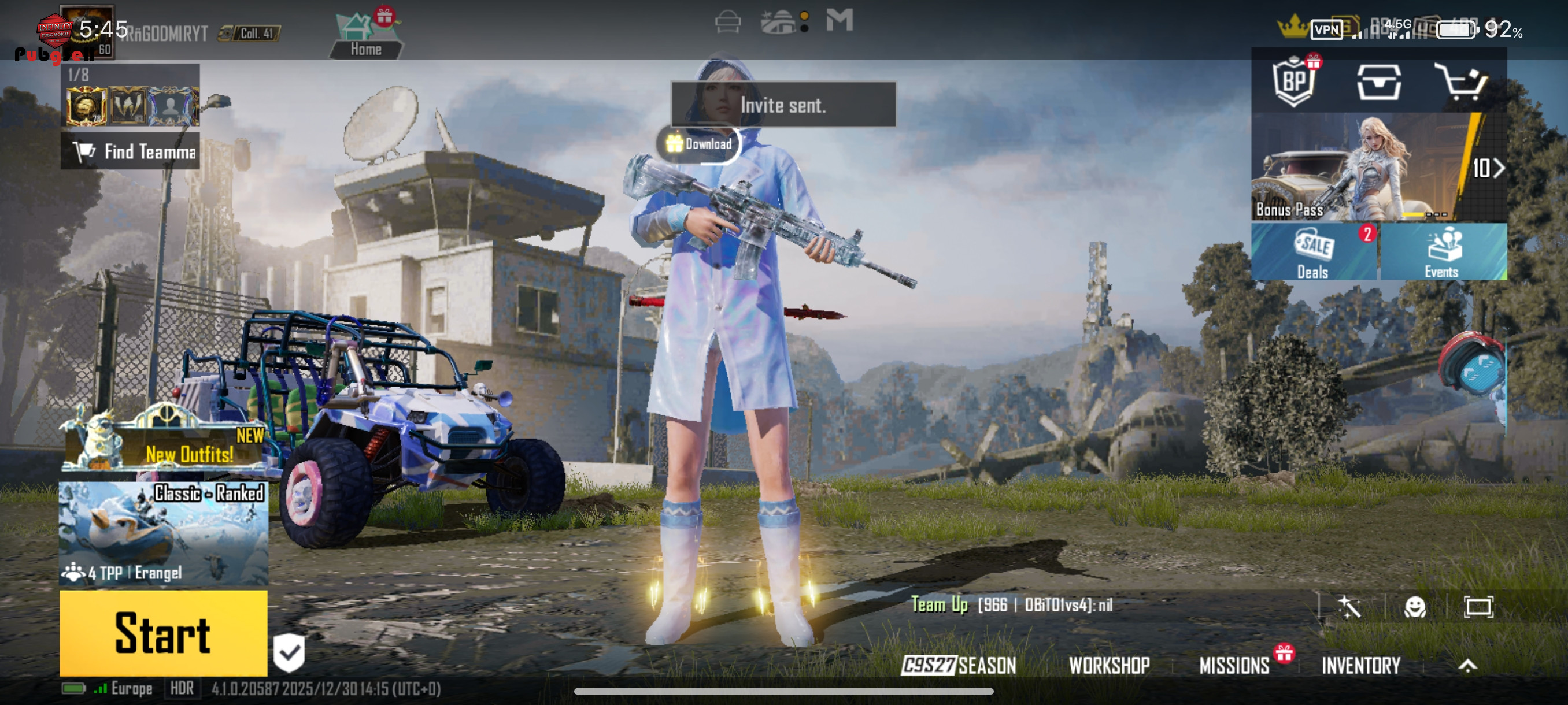Viewport: 1568px width, 705px height.
Task: Open the supply crate icon
Action: [x=1379, y=82]
